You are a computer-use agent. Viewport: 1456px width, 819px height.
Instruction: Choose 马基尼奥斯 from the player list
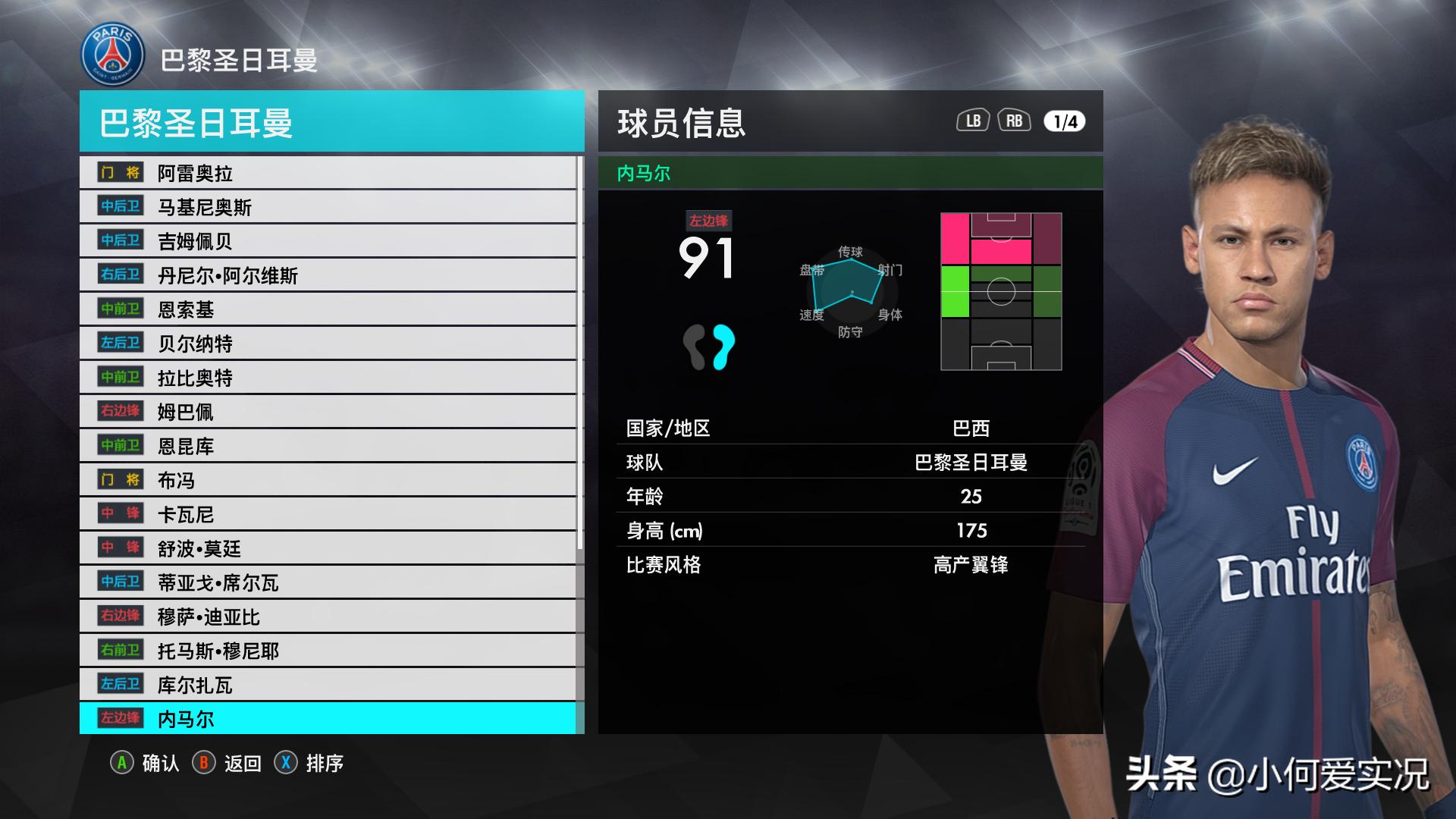click(328, 207)
